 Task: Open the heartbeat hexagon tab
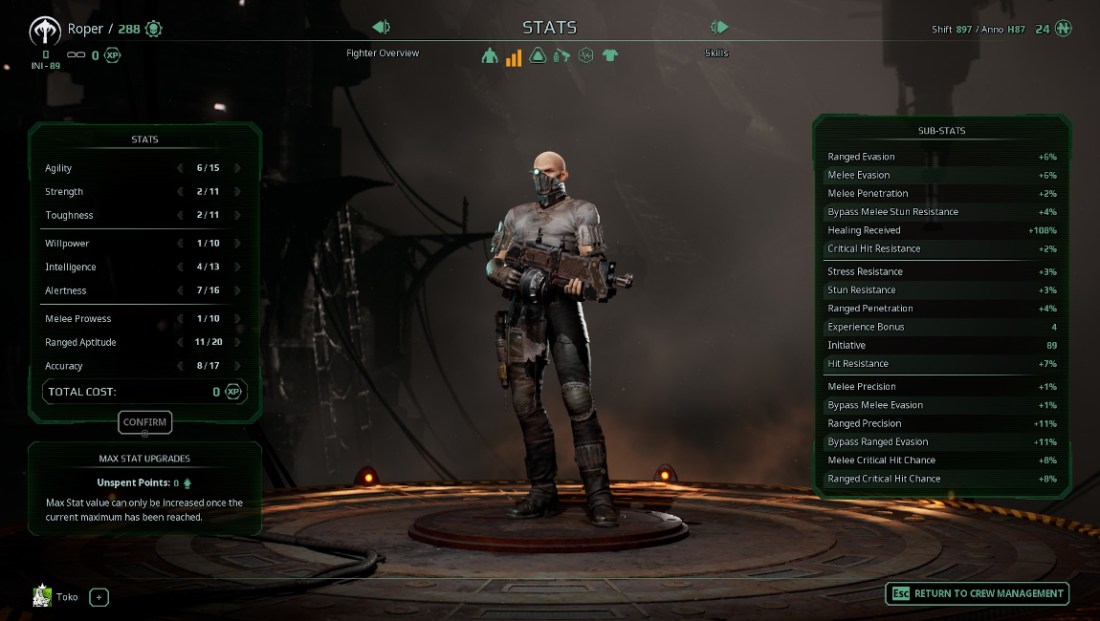point(586,56)
